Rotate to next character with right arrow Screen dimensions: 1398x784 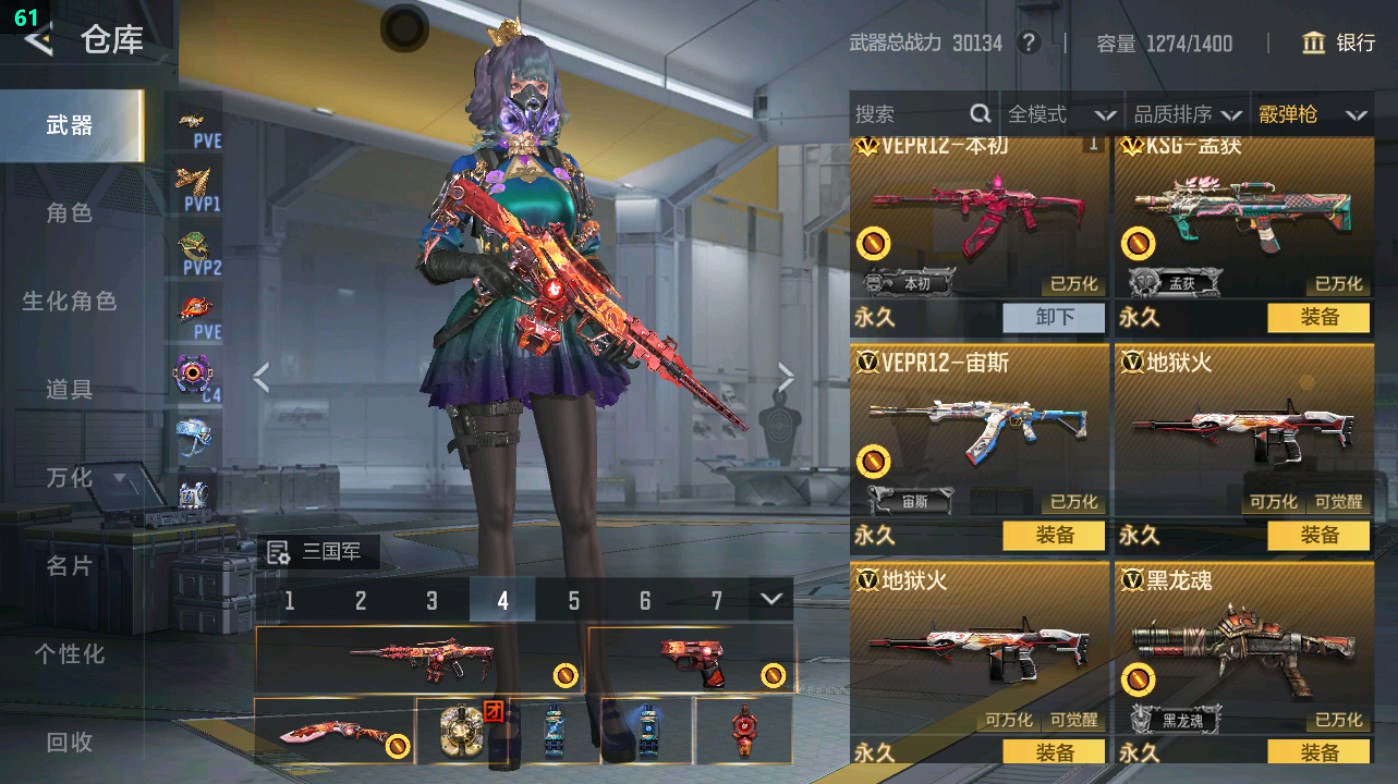786,378
